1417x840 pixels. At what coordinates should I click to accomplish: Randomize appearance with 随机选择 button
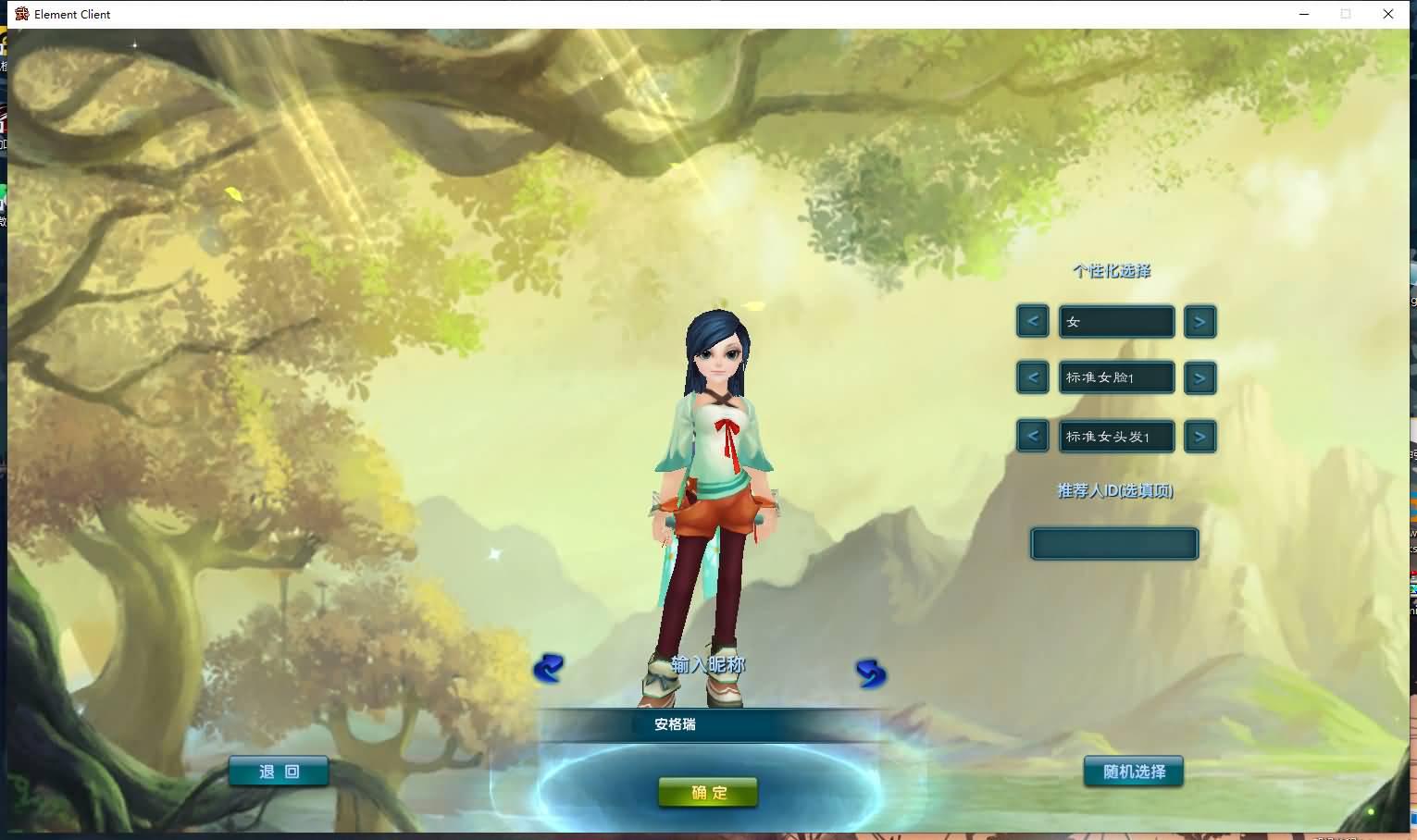coord(1132,771)
